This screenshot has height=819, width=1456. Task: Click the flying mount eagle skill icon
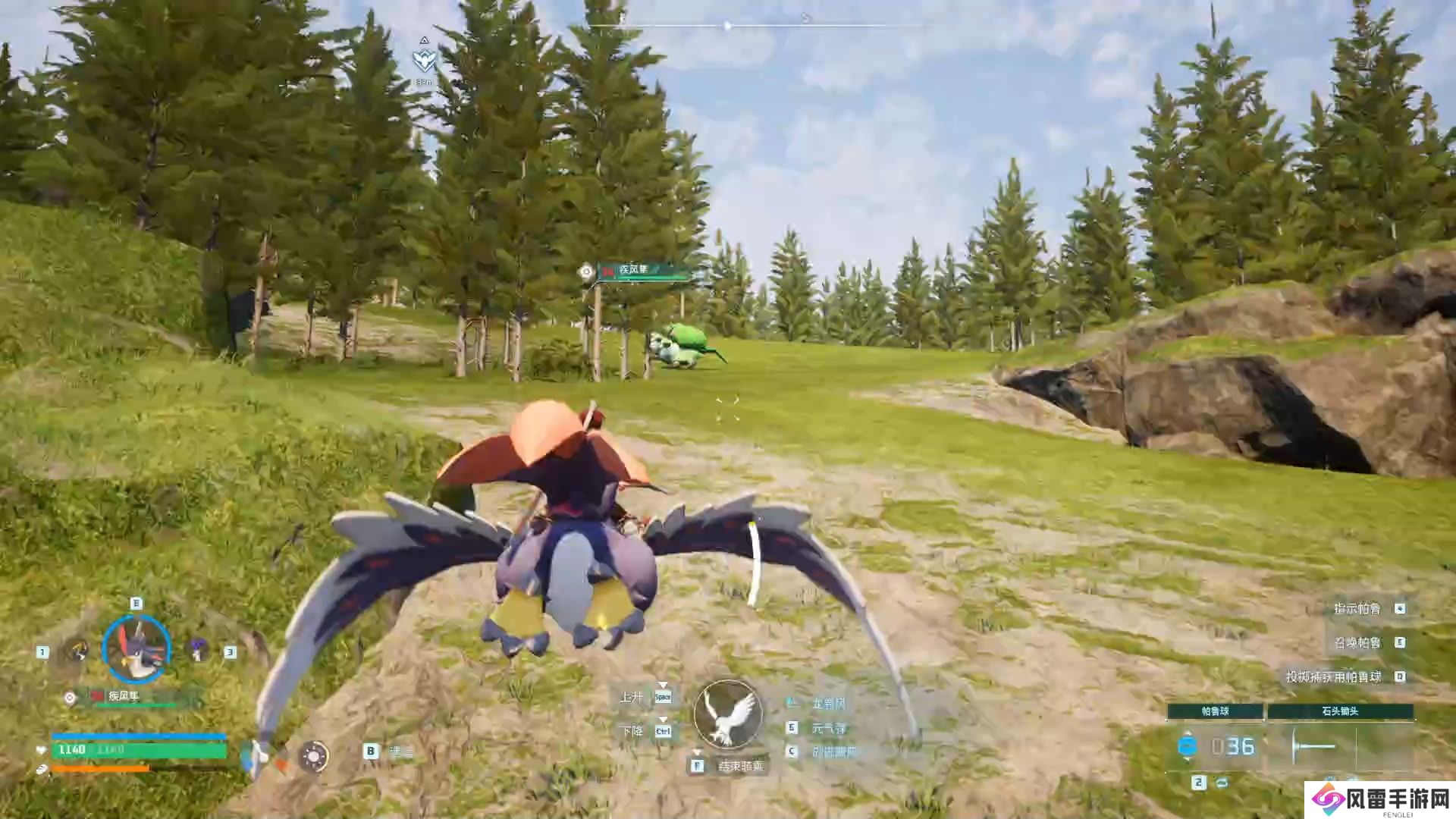728,714
